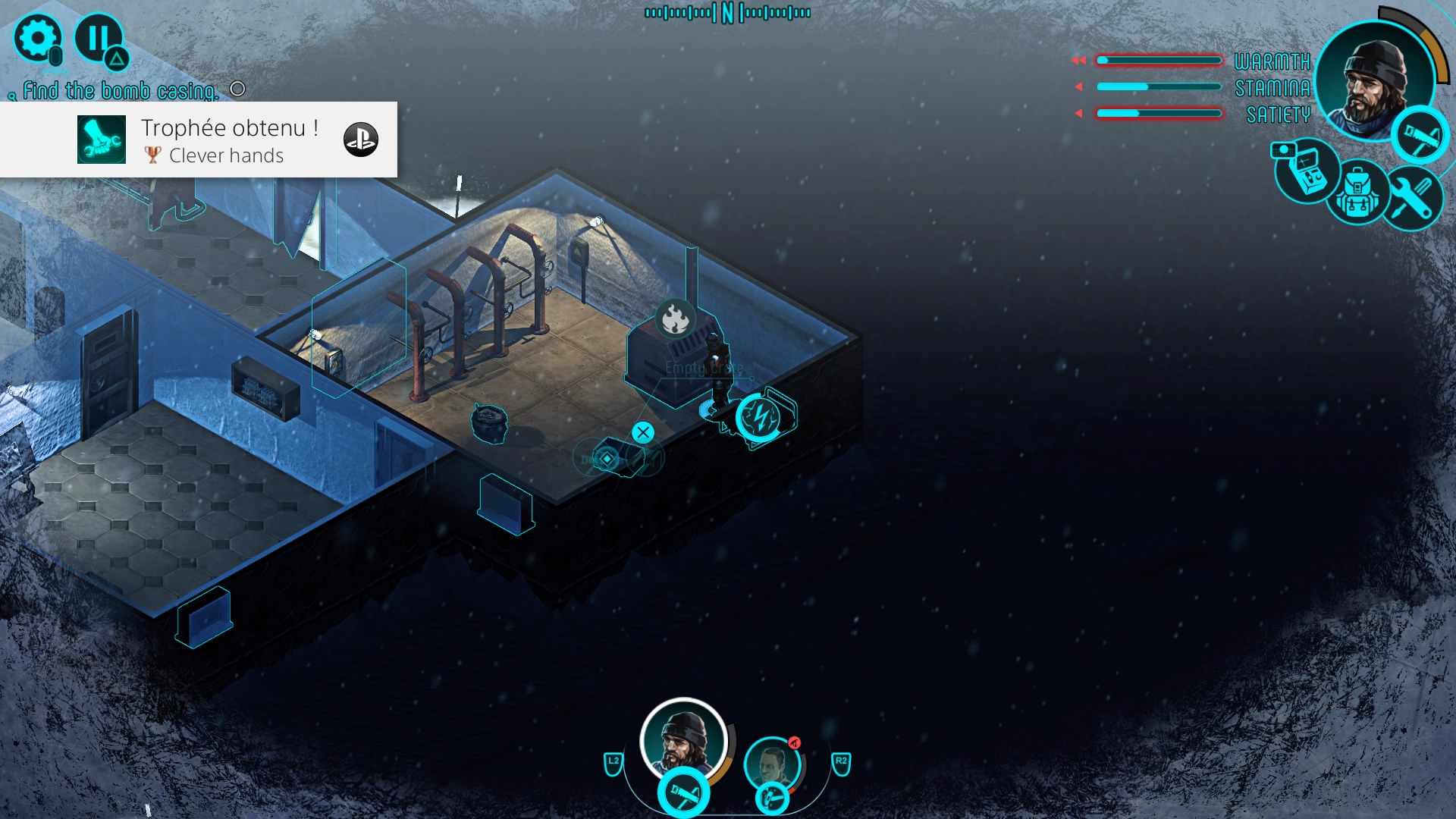Image resolution: width=1456 pixels, height=819 pixels.
Task: Select the bearded survivor in the party bar
Action: coord(683,739)
